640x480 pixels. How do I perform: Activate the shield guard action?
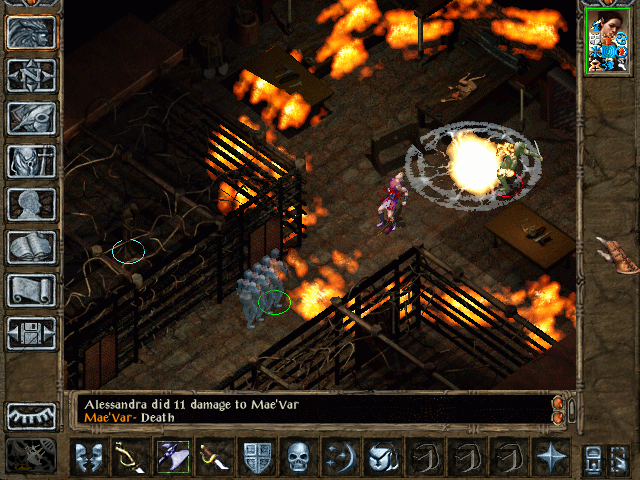(255, 457)
